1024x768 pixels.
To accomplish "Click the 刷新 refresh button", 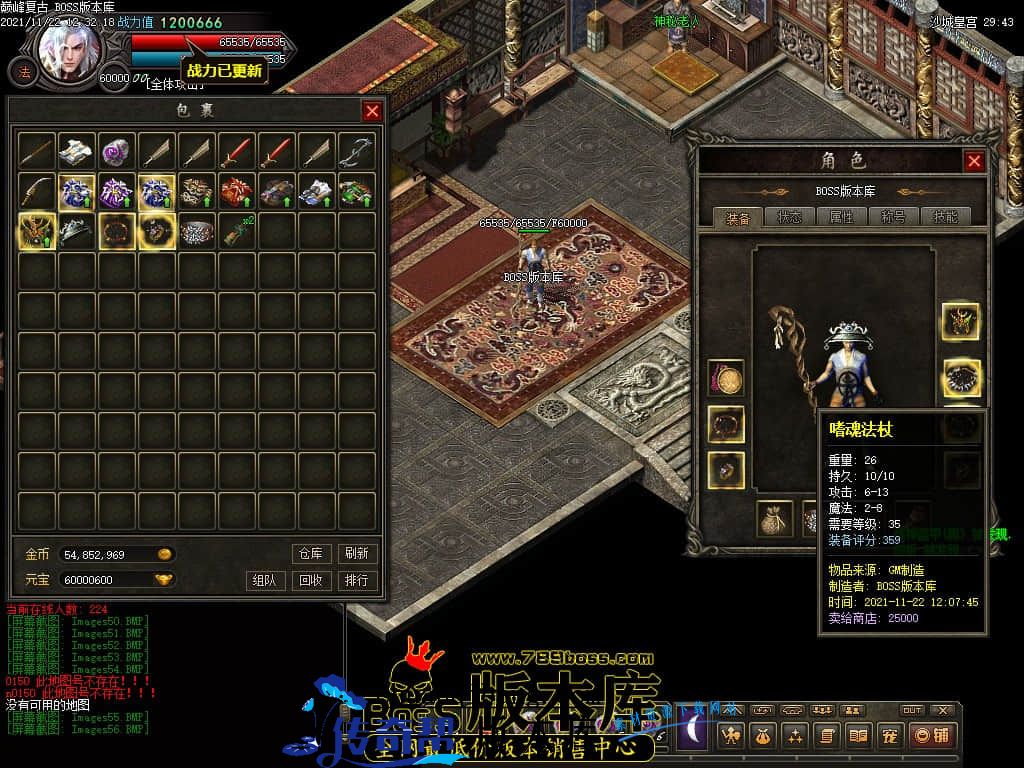I will tap(356, 553).
